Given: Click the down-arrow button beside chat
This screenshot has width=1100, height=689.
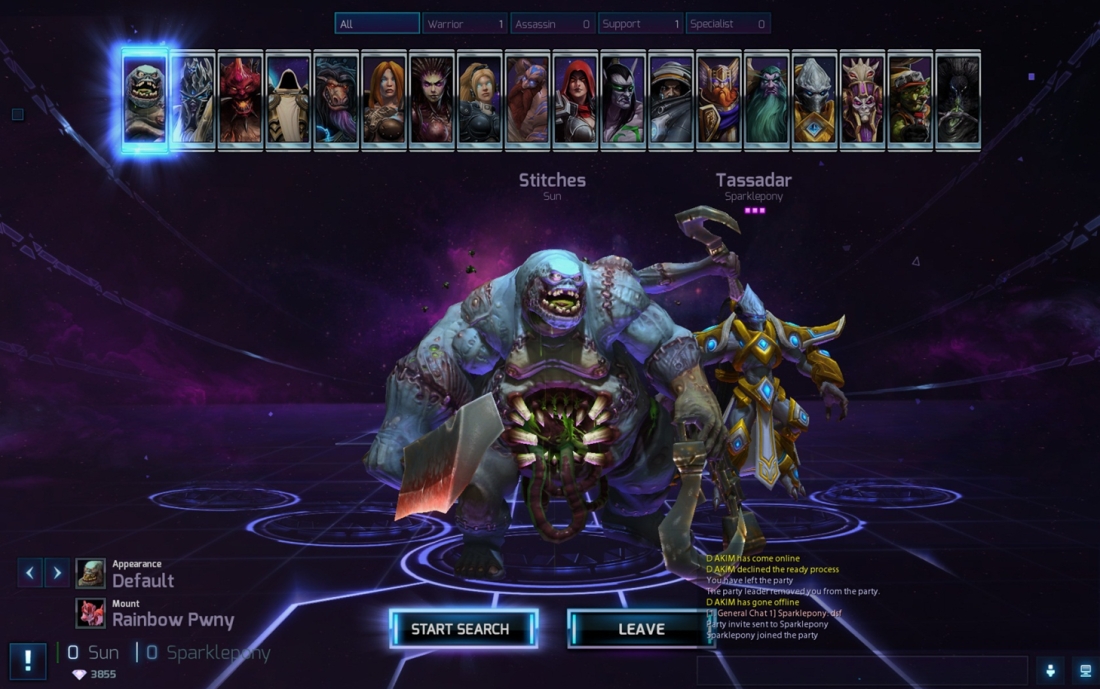Looking at the screenshot, I should pyautogui.click(x=1050, y=670).
